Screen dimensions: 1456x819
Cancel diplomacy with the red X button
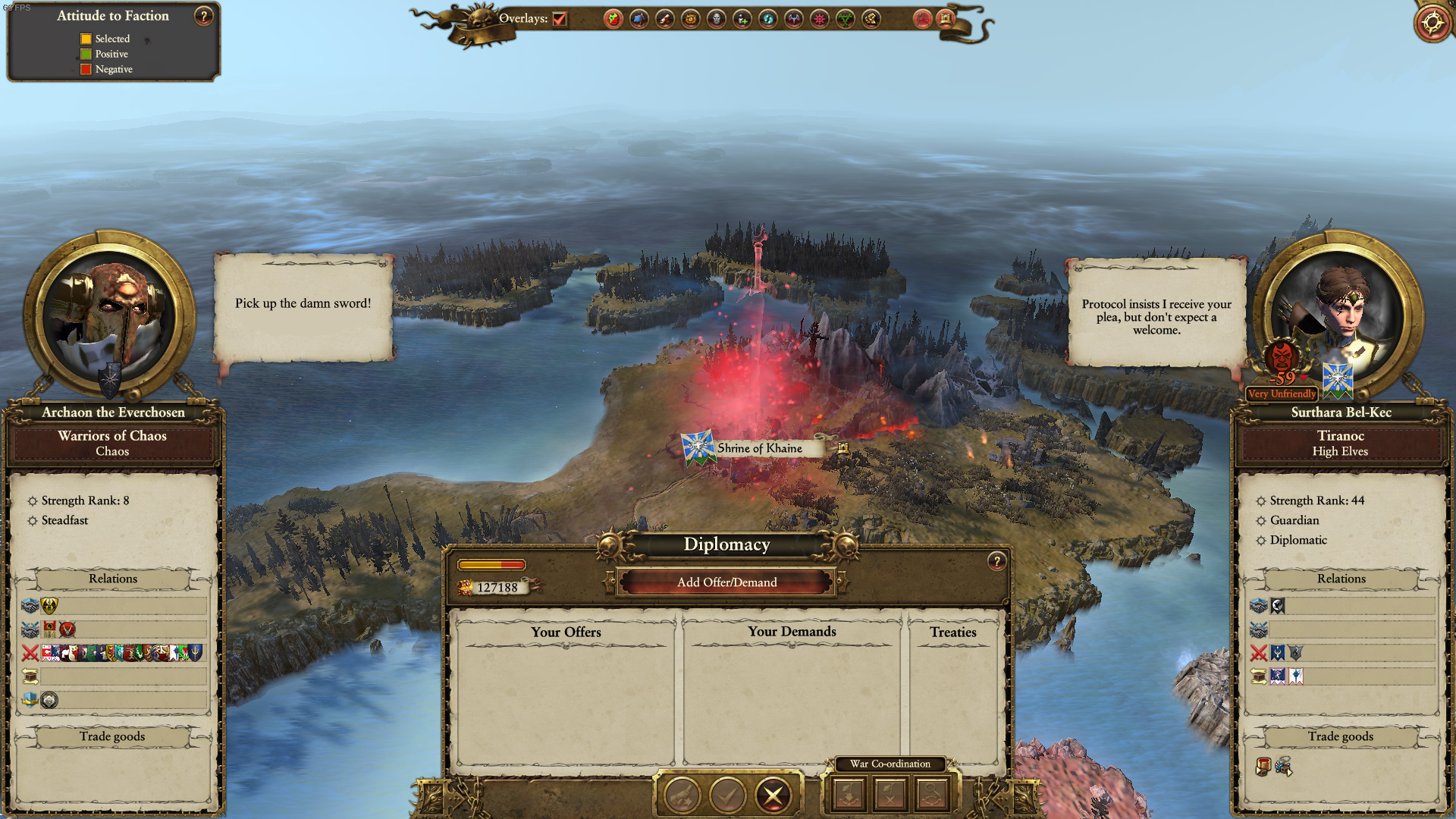coord(773,795)
